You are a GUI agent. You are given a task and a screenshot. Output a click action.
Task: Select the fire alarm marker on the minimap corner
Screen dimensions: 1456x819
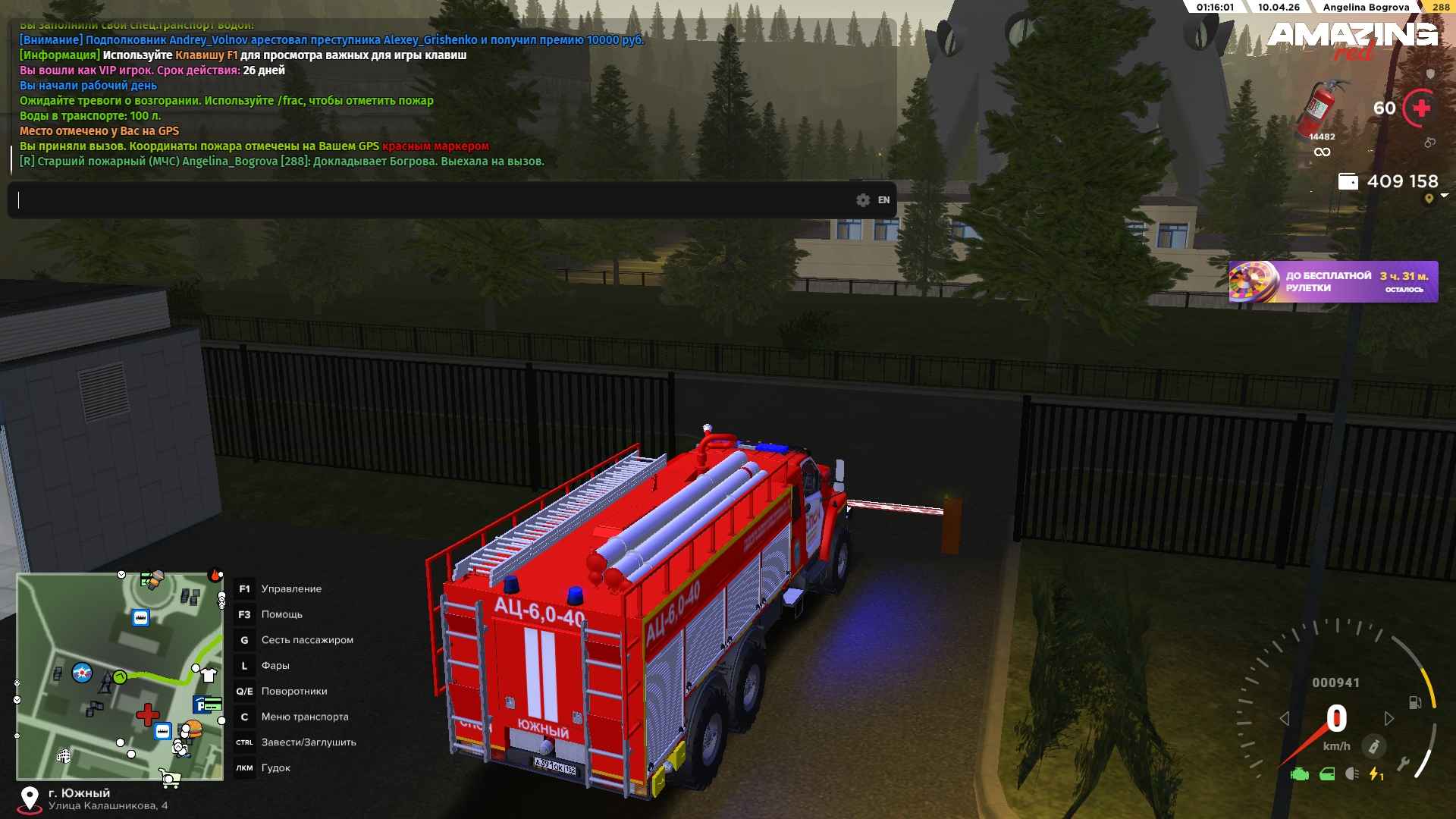point(215,575)
